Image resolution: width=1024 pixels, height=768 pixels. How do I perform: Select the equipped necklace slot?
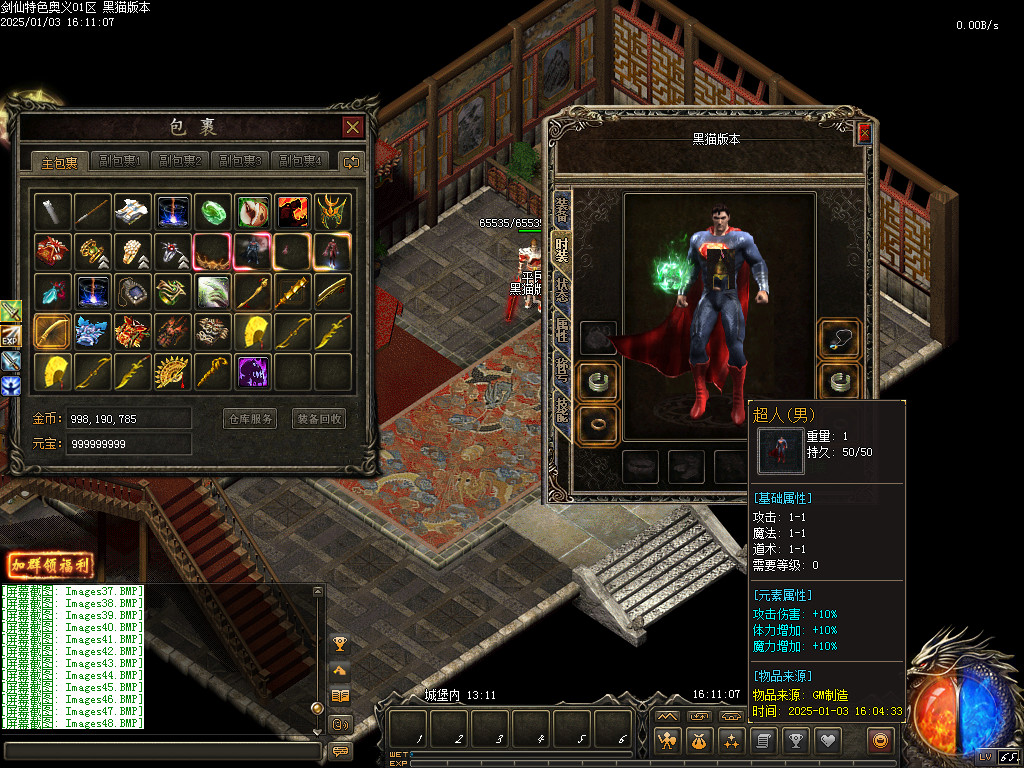tap(838, 340)
